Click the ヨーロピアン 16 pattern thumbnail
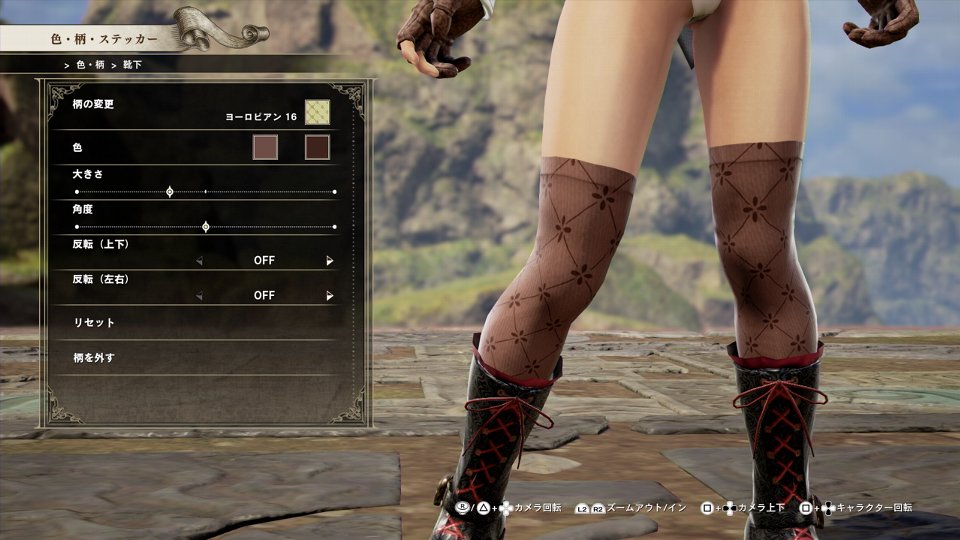Image resolution: width=960 pixels, height=540 pixels. click(317, 112)
